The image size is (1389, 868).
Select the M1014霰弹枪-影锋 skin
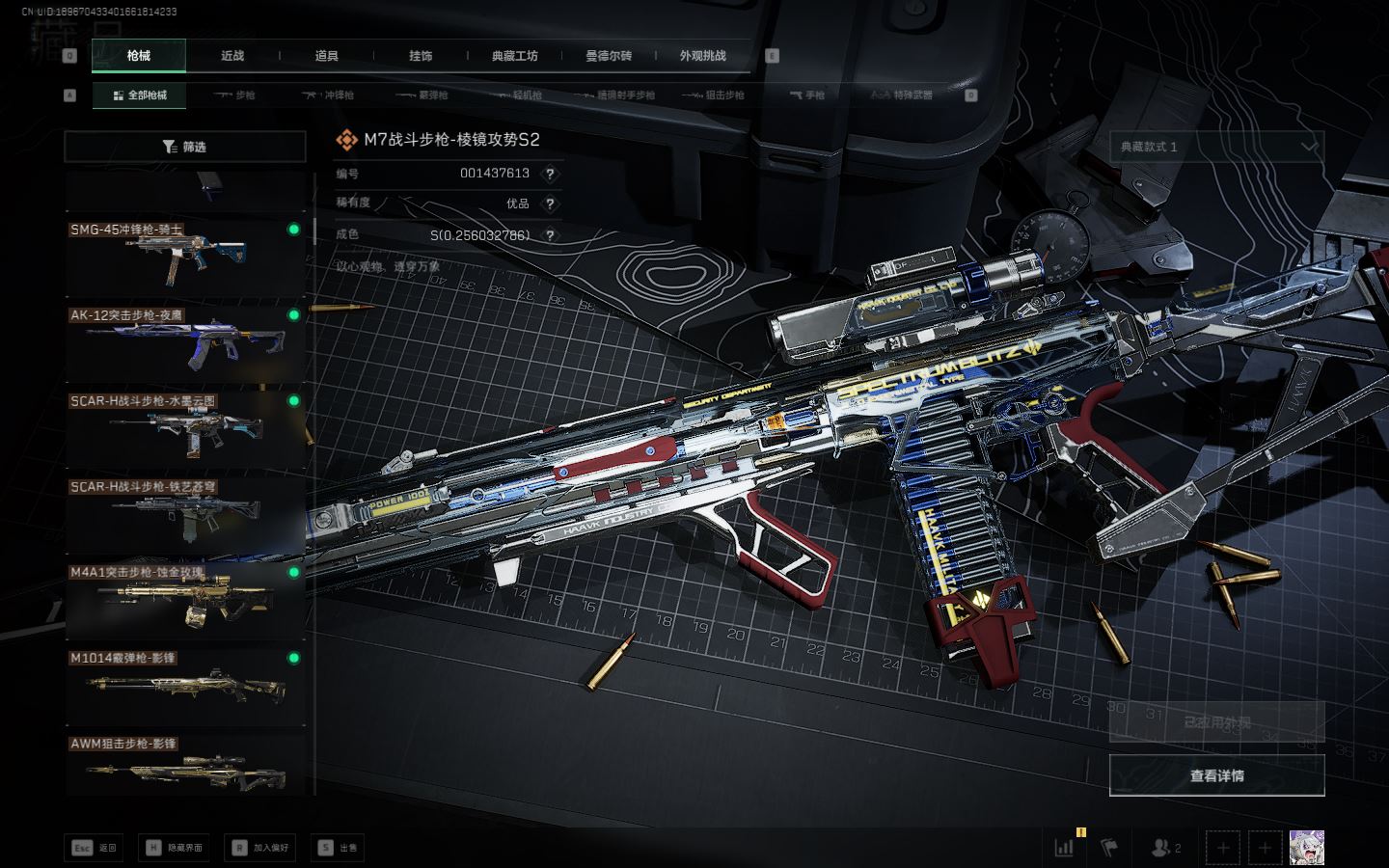click(184, 686)
